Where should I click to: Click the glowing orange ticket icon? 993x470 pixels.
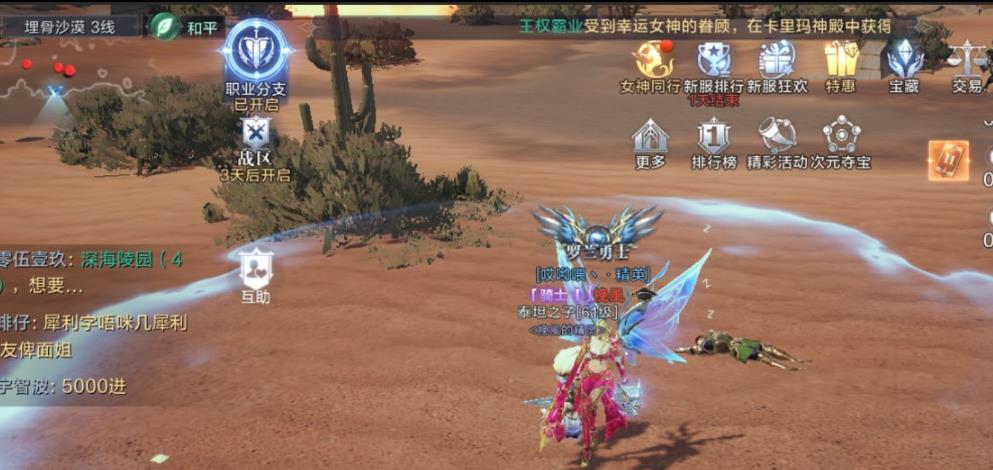(947, 160)
